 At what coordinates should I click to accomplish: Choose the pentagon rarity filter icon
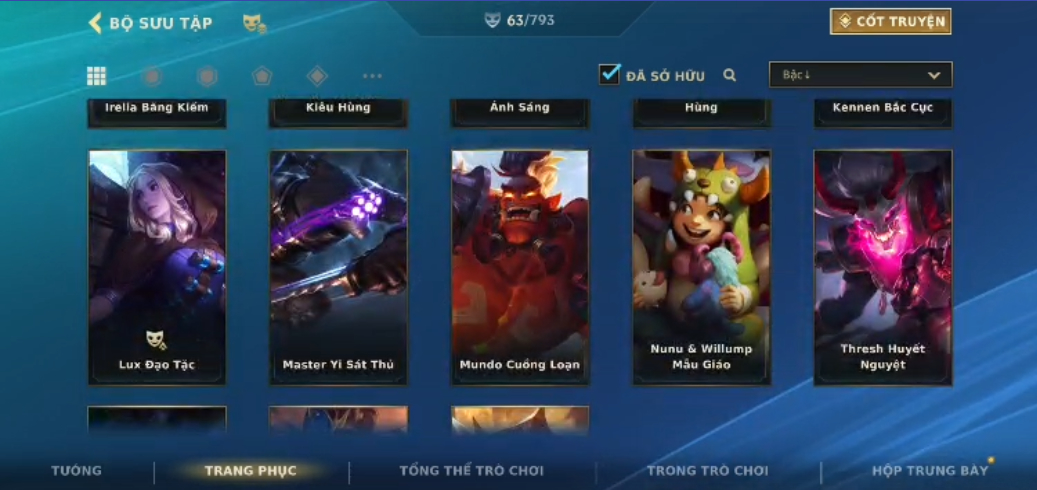pyautogui.click(x=262, y=76)
